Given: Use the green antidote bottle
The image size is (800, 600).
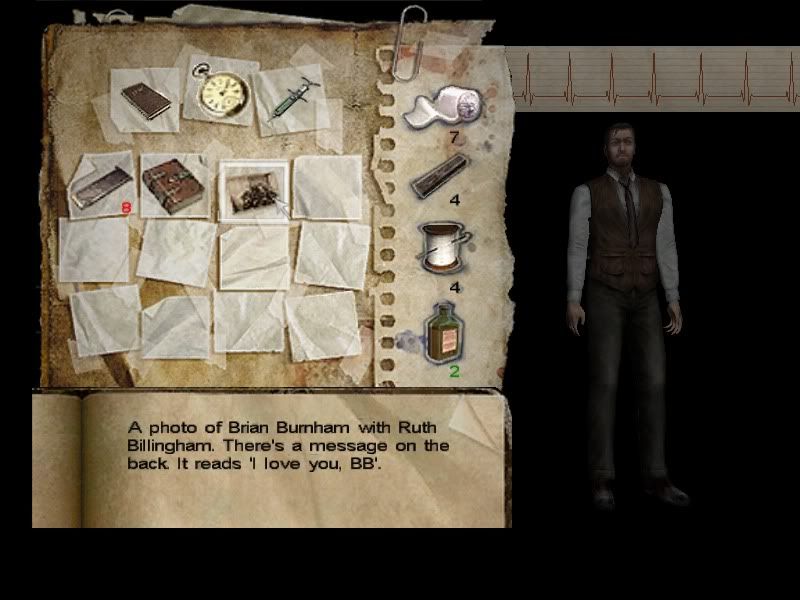Looking at the screenshot, I should (x=445, y=333).
